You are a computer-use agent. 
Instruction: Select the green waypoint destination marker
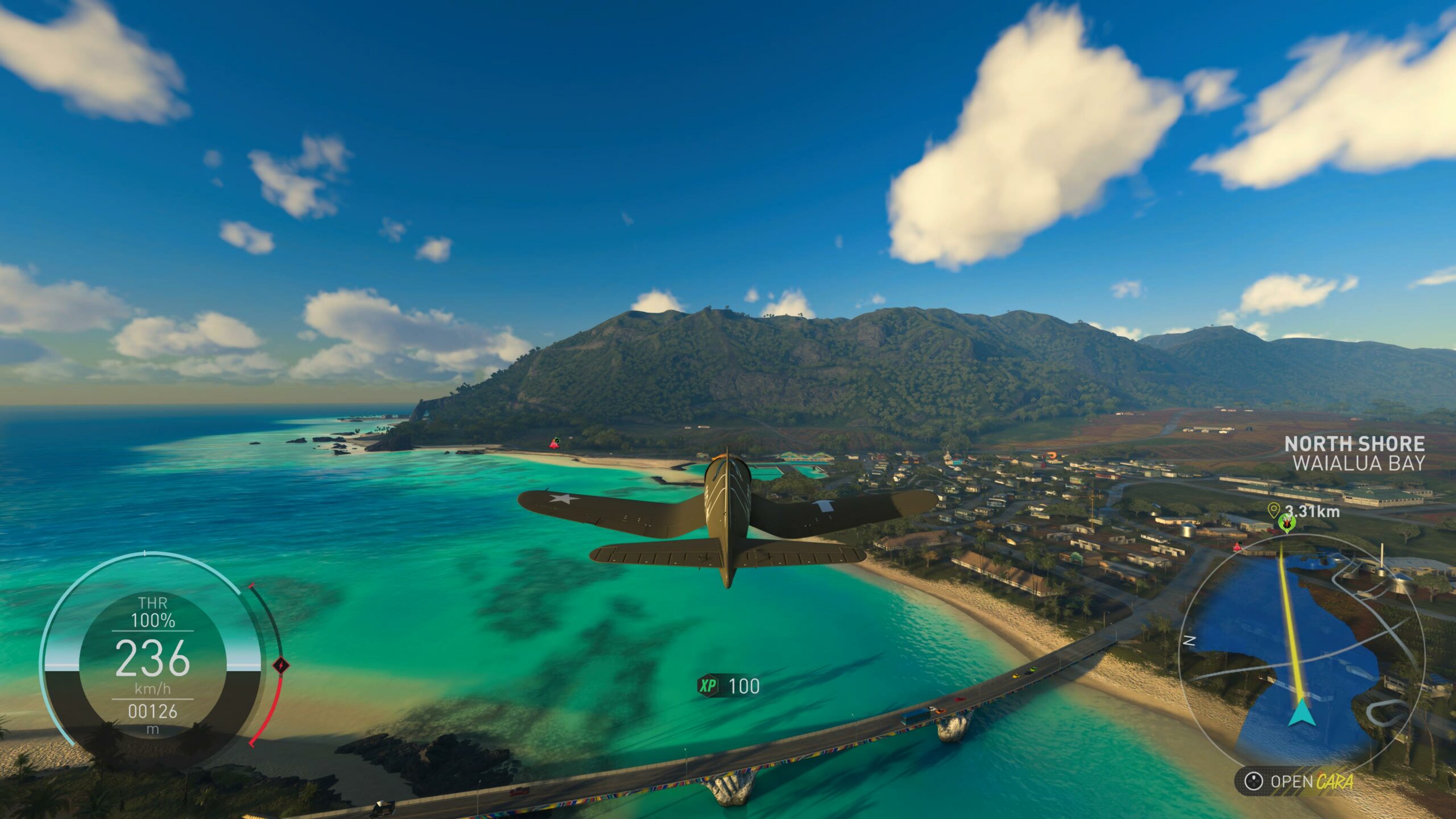[1286, 523]
